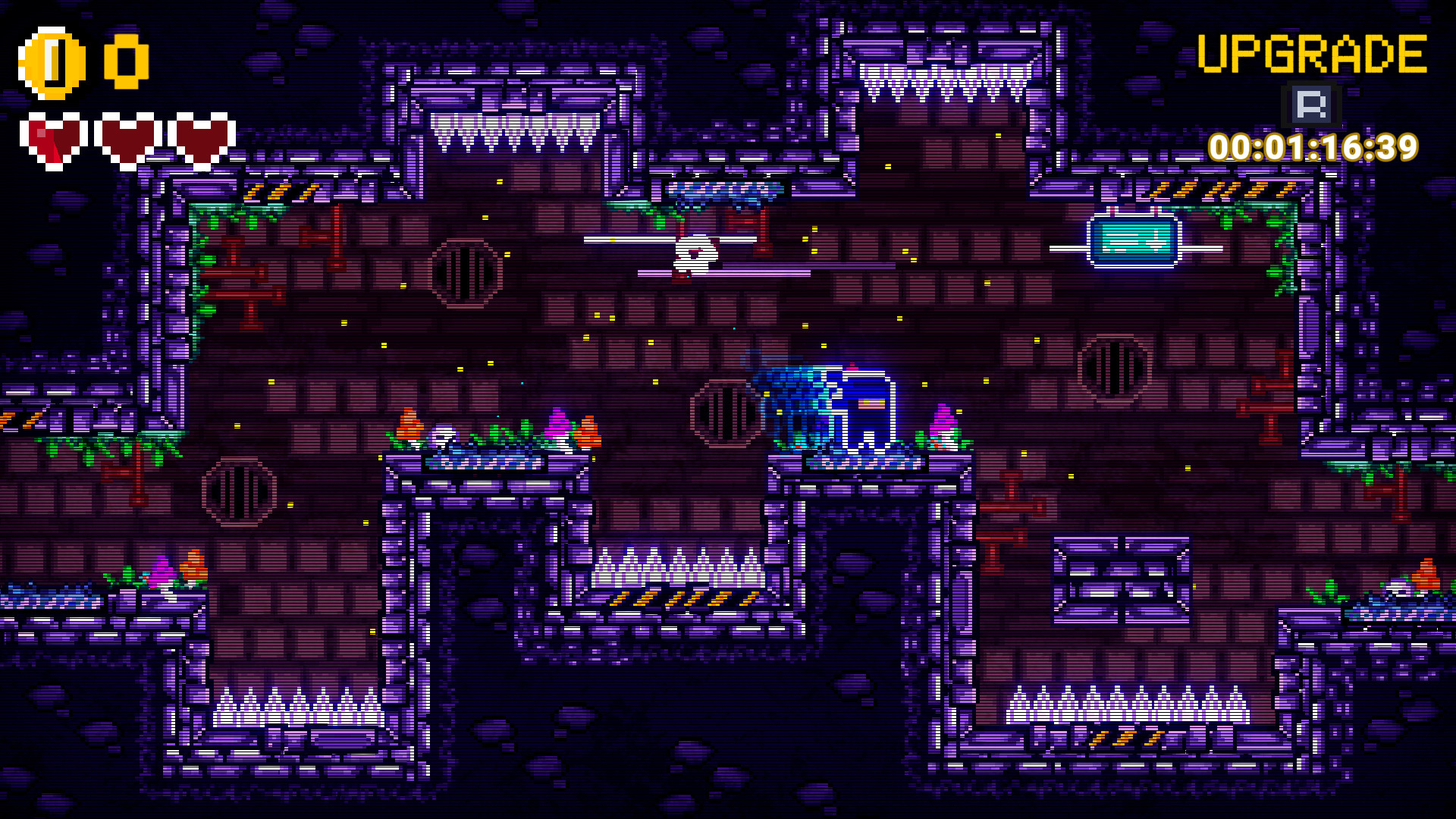Select the first heart in the health bar
Image resolution: width=1456 pixels, height=819 pixels.
[x=55, y=140]
